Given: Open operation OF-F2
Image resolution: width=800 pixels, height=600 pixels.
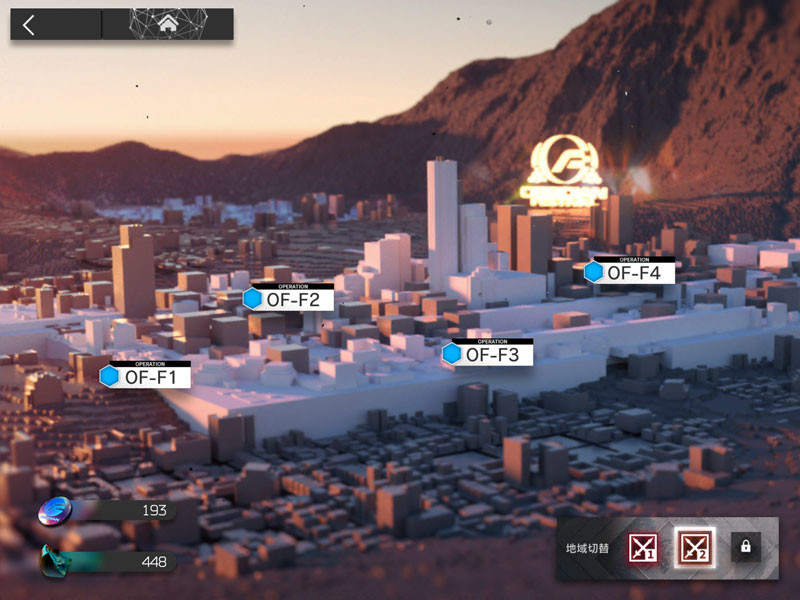Looking at the screenshot, I should point(289,298).
